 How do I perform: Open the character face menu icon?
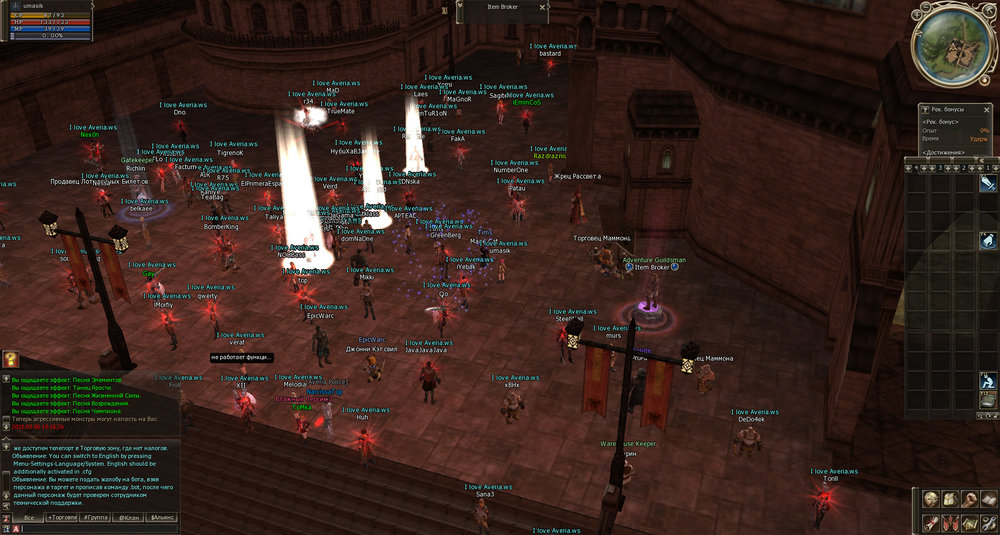tap(930, 499)
